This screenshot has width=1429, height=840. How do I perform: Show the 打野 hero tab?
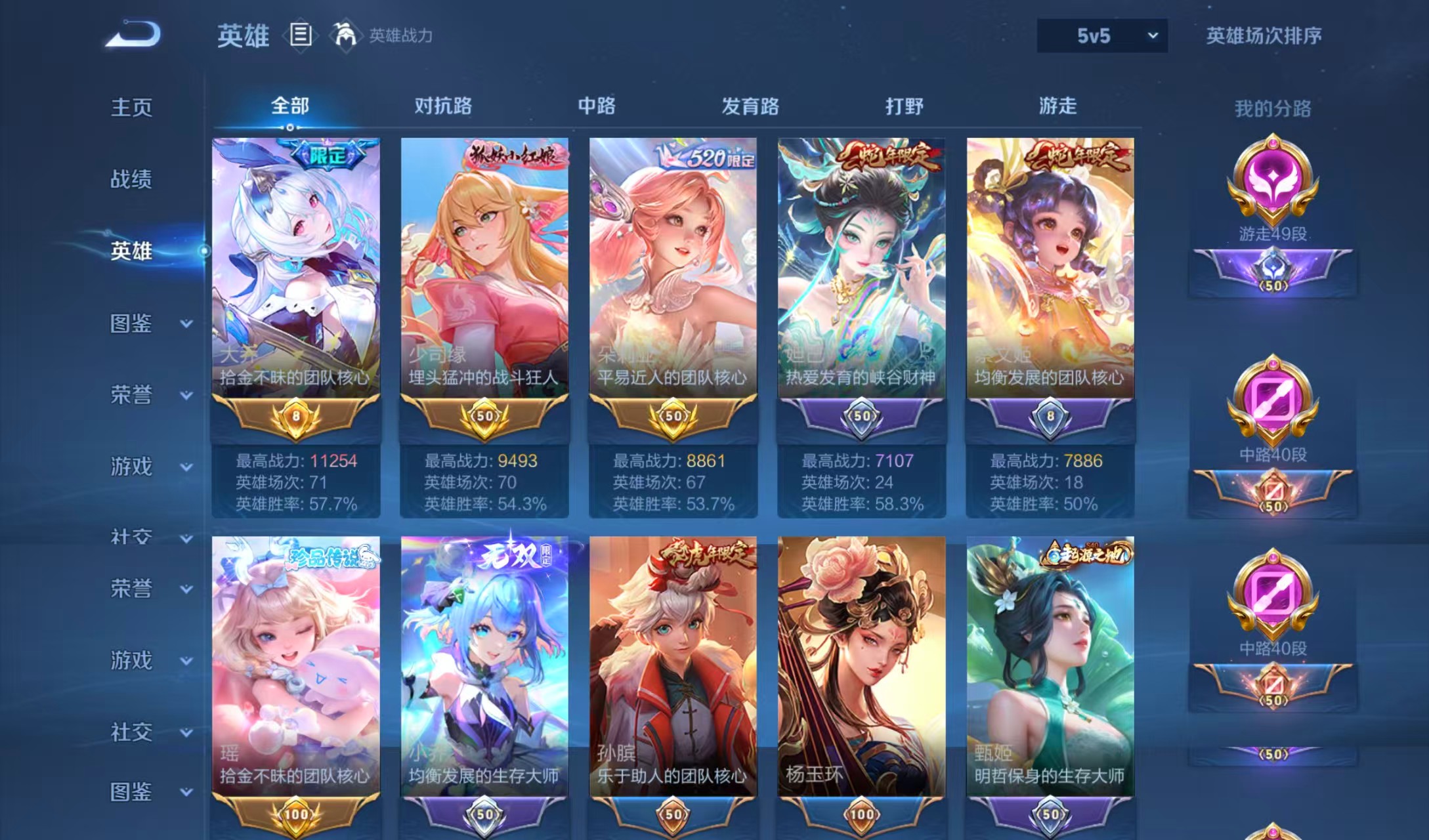(x=904, y=106)
